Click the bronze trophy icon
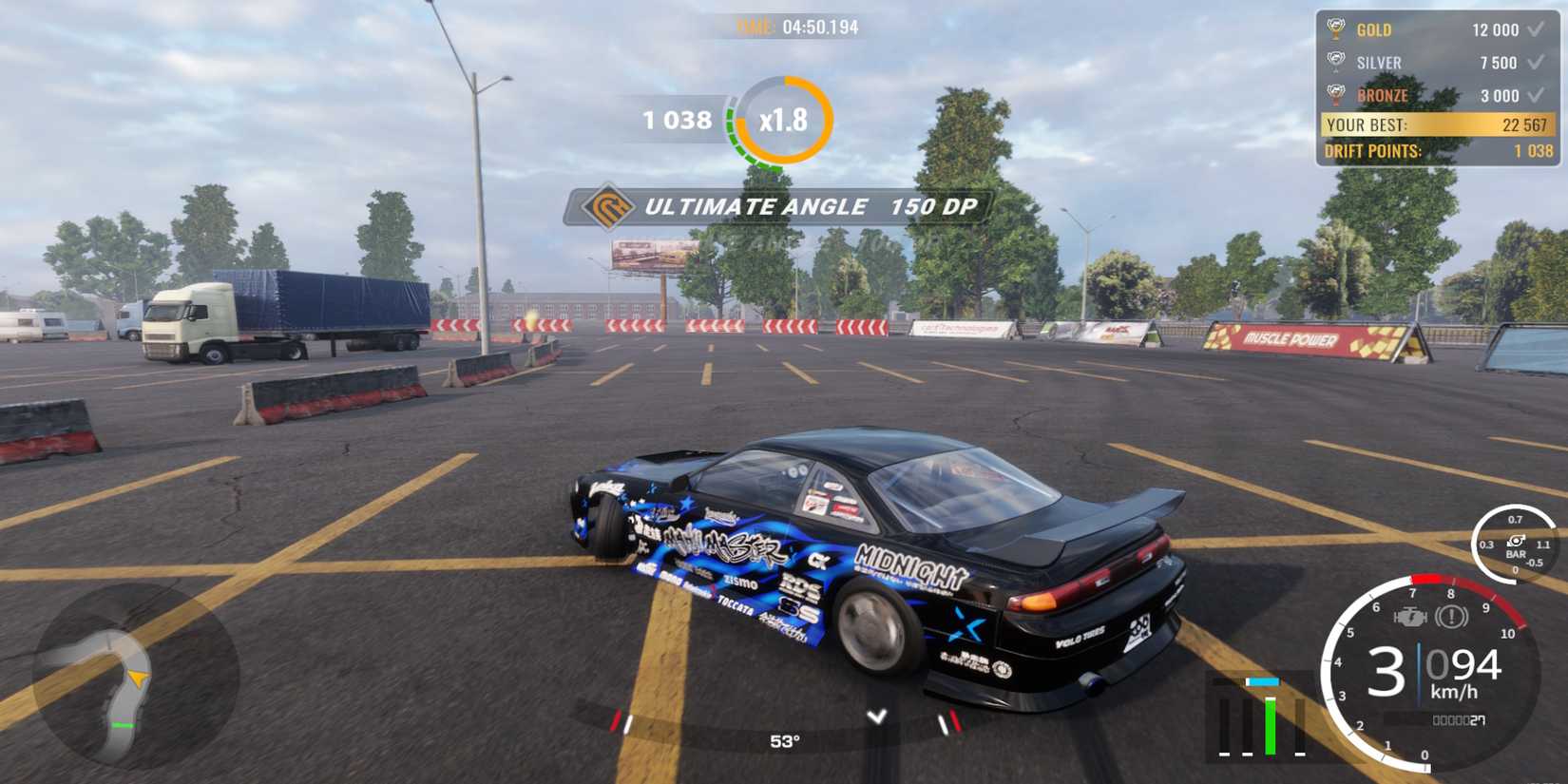 (1336, 95)
